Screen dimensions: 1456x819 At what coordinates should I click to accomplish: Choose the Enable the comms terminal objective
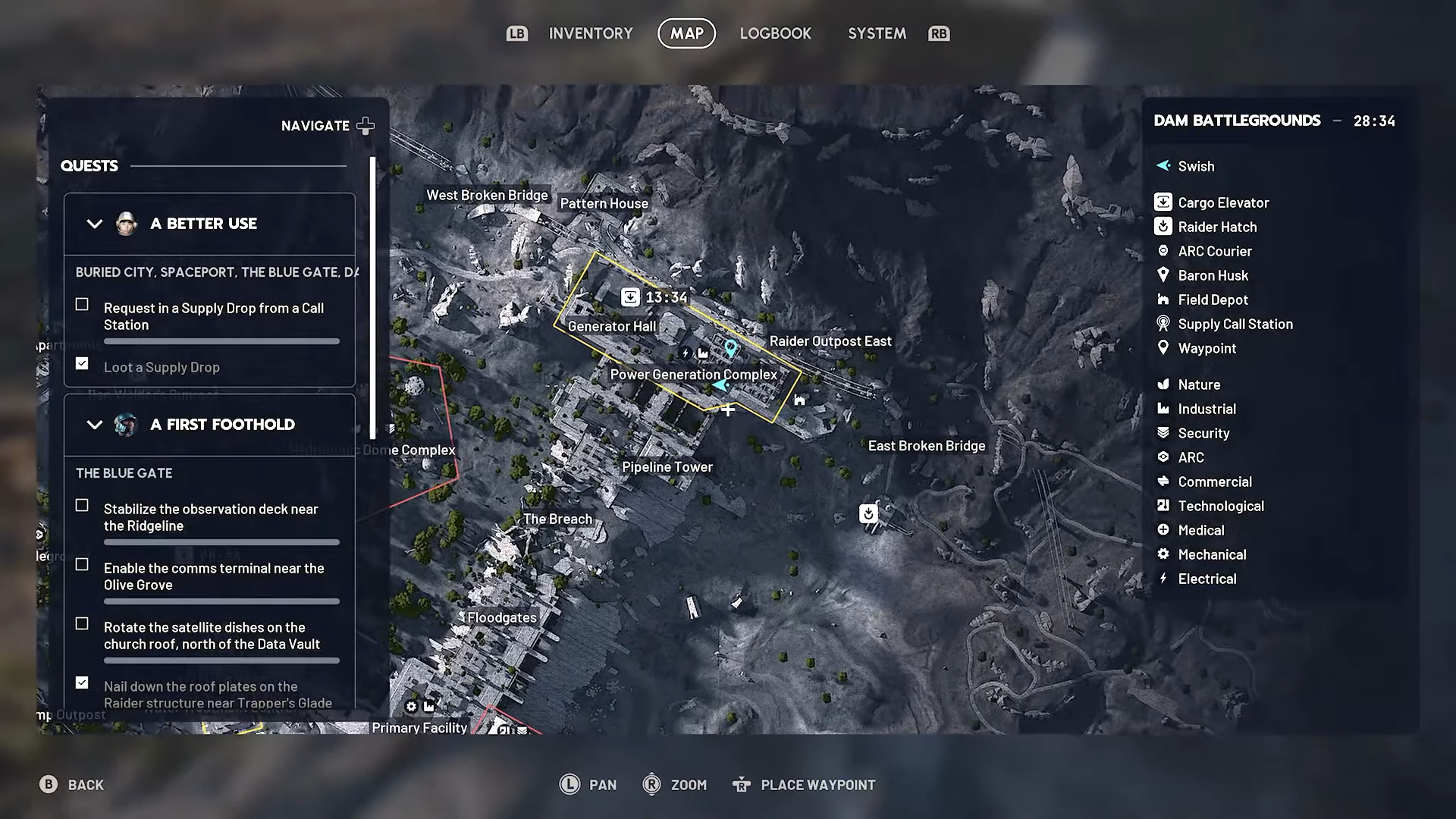213,576
